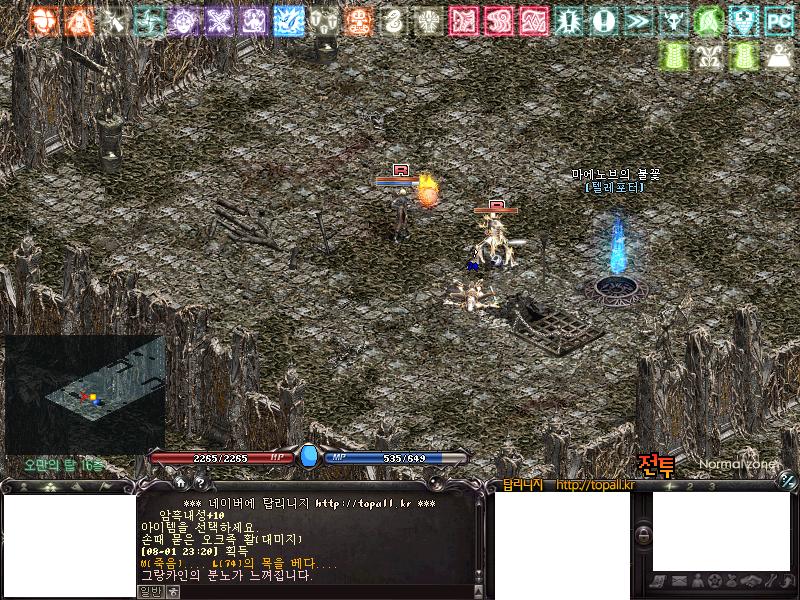Viewport: 800px width, 600px height.
Task: Click the white snake status icon
Action: pyautogui.click(x=393, y=20)
